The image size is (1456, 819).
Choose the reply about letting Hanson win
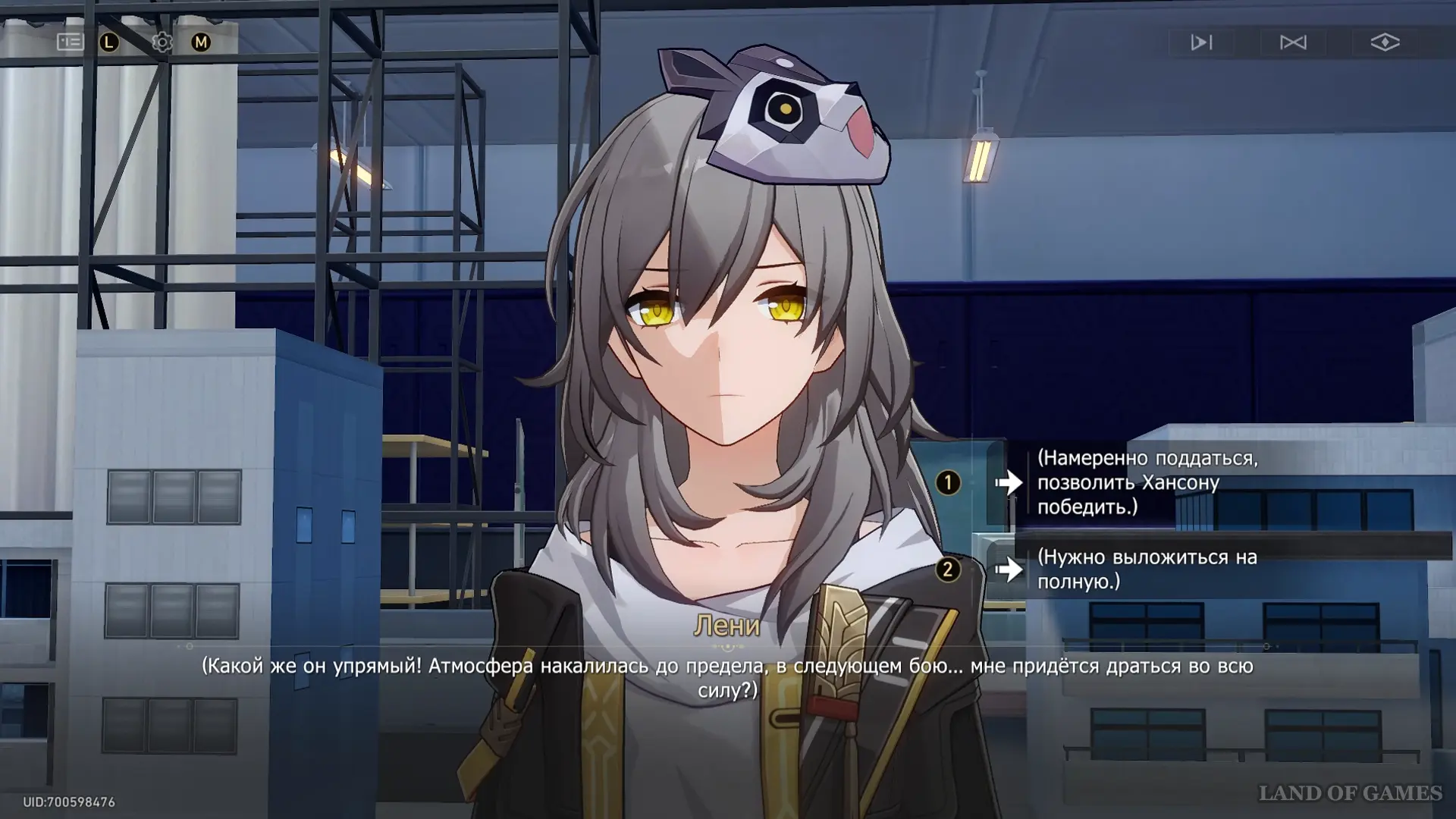pos(1147,482)
